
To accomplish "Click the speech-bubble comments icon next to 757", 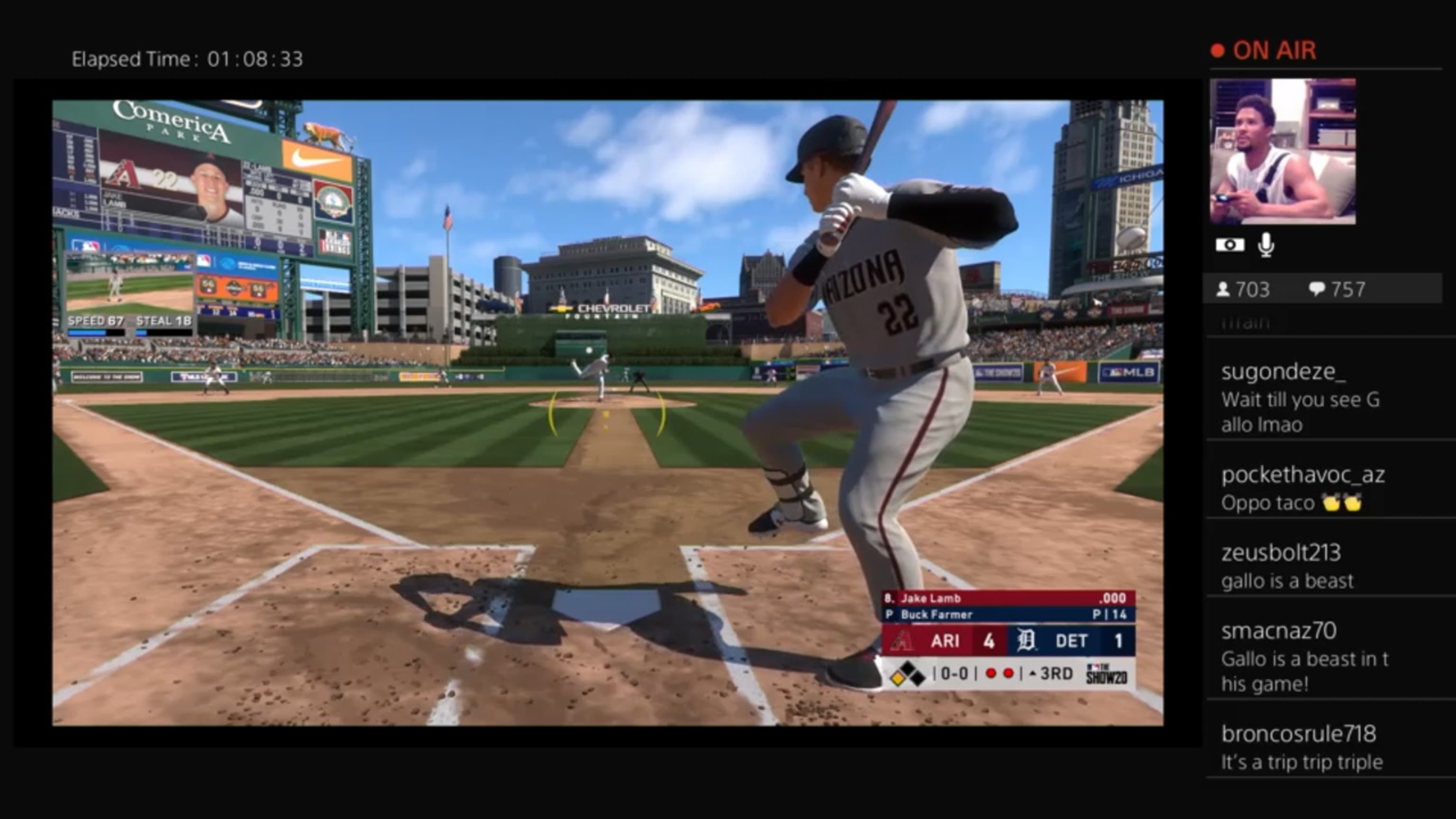I will click(x=1317, y=289).
